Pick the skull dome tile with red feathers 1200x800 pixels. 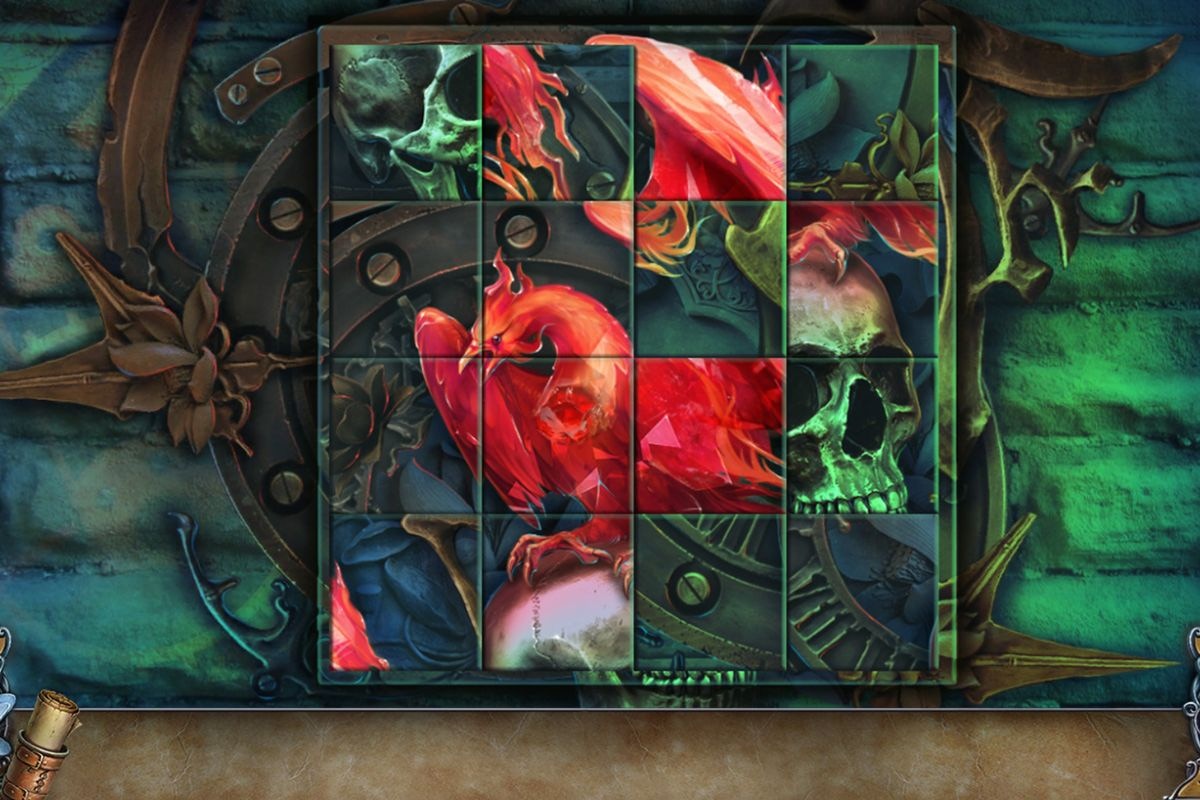point(862,279)
